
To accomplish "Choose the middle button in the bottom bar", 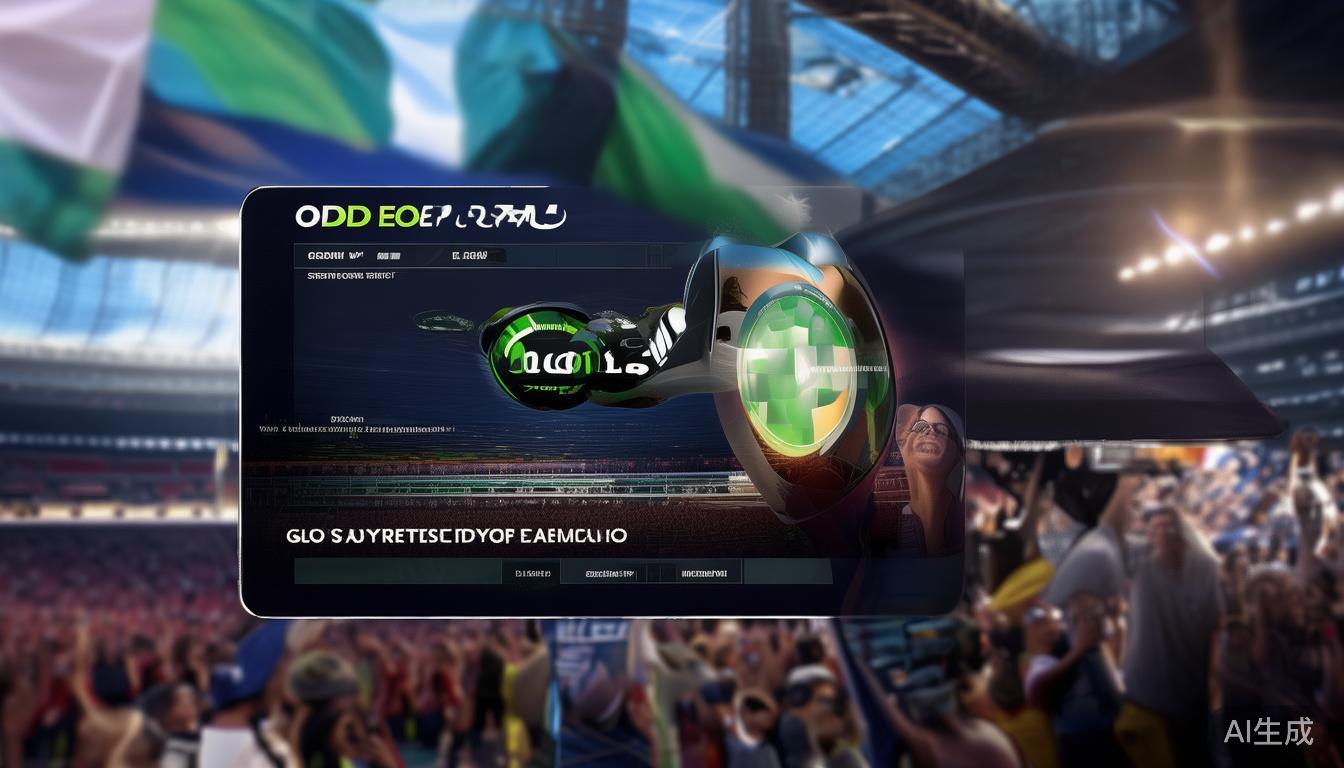I will point(609,574).
